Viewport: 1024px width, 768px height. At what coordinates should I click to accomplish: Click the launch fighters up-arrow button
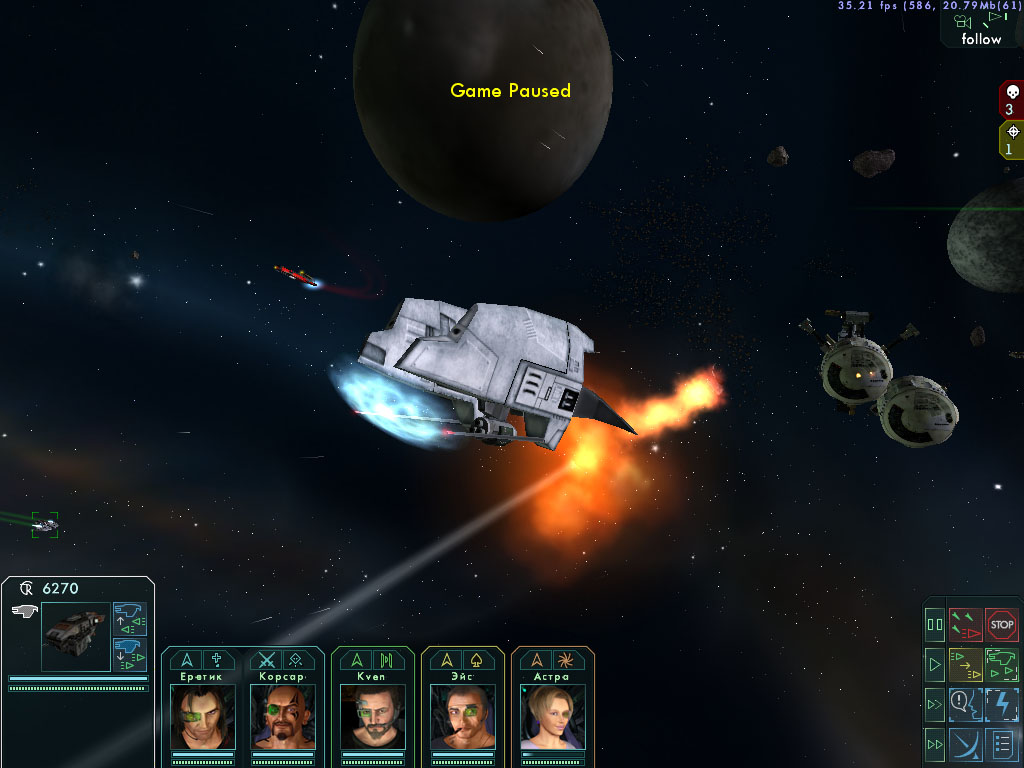click(x=130, y=619)
